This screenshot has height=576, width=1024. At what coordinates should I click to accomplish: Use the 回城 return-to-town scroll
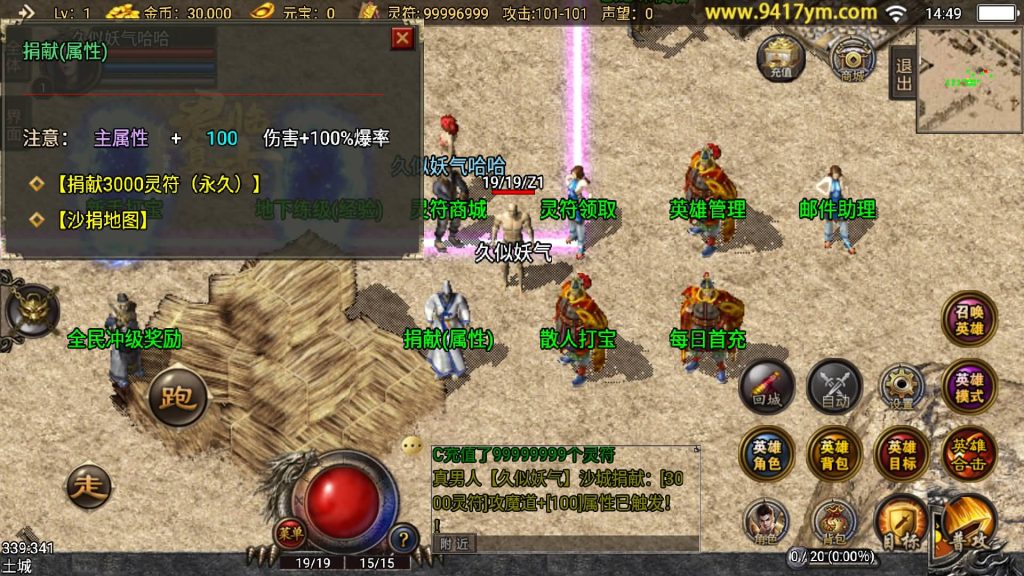click(767, 387)
